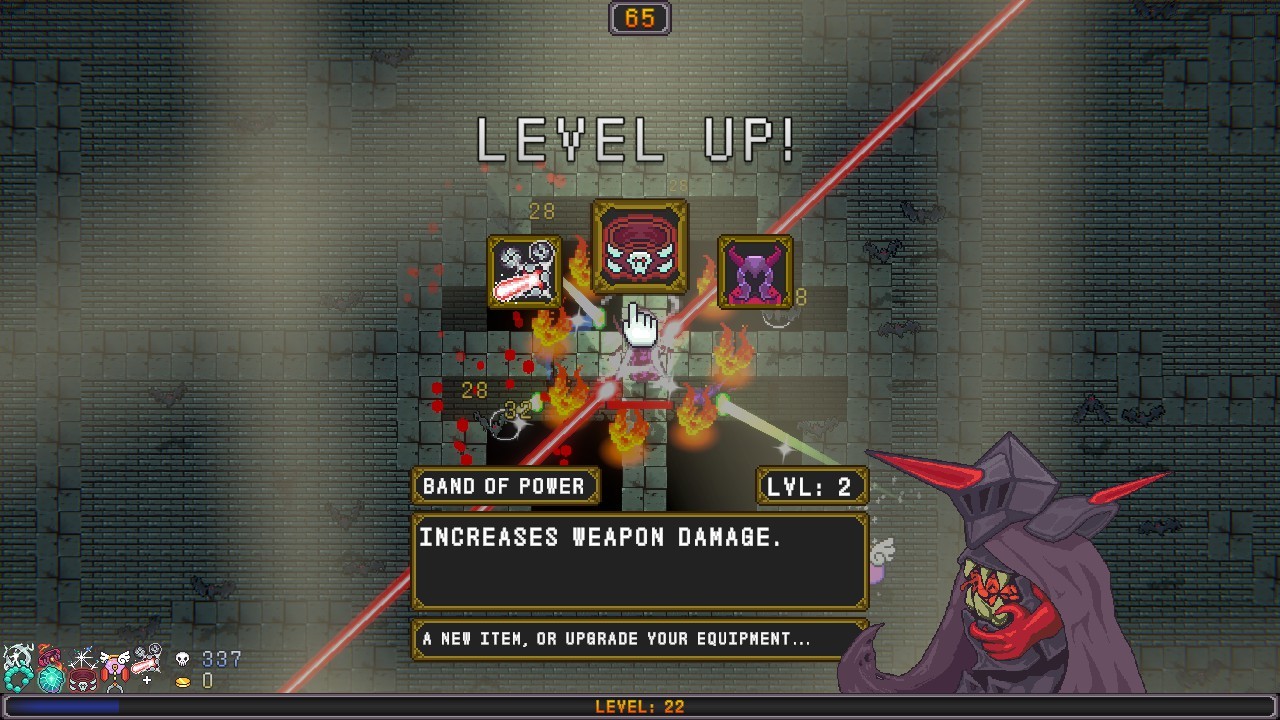
Task: Click the timer showing 65 at the top
Action: tap(639, 17)
